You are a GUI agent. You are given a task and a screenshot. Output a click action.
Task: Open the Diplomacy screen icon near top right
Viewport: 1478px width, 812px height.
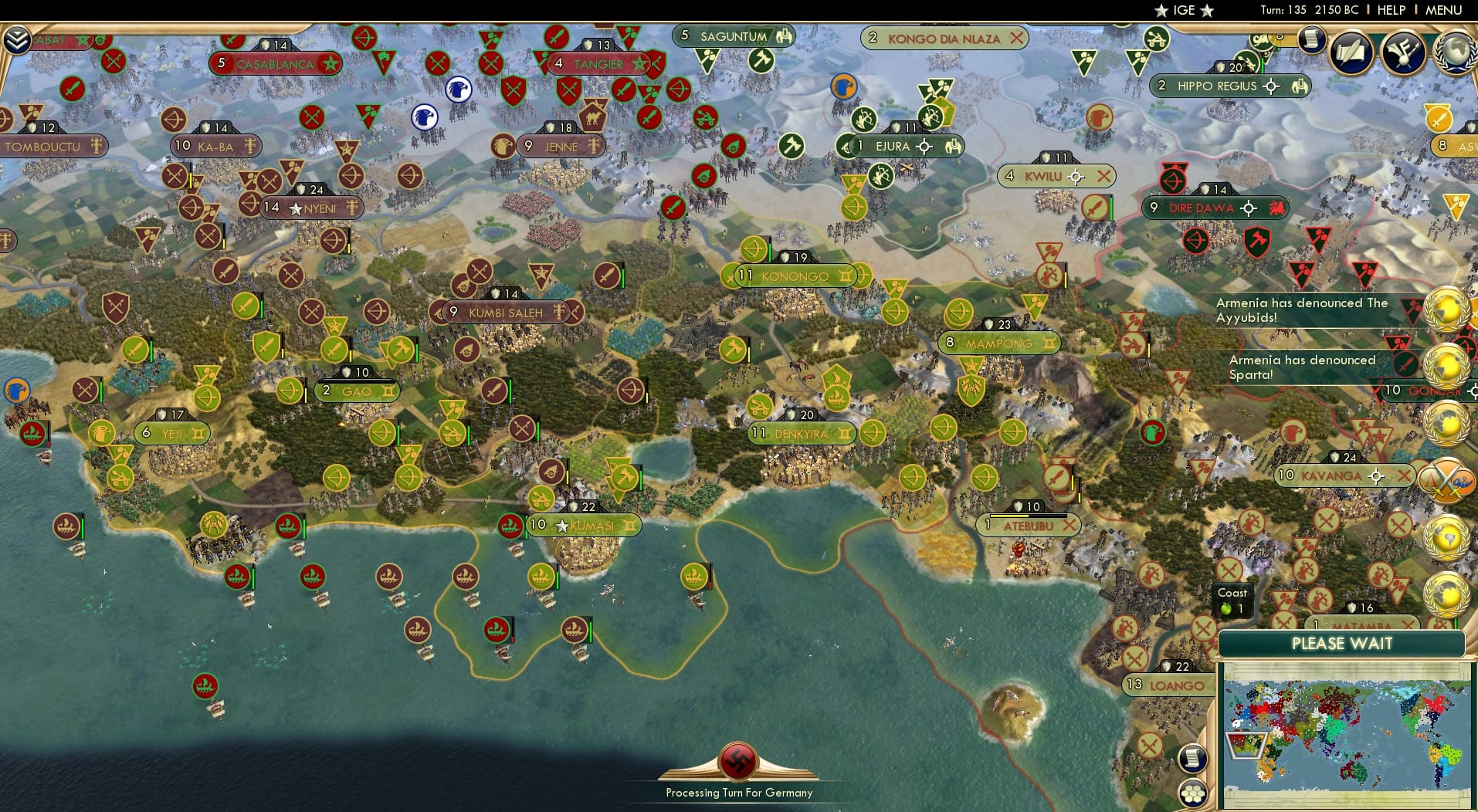(1406, 52)
